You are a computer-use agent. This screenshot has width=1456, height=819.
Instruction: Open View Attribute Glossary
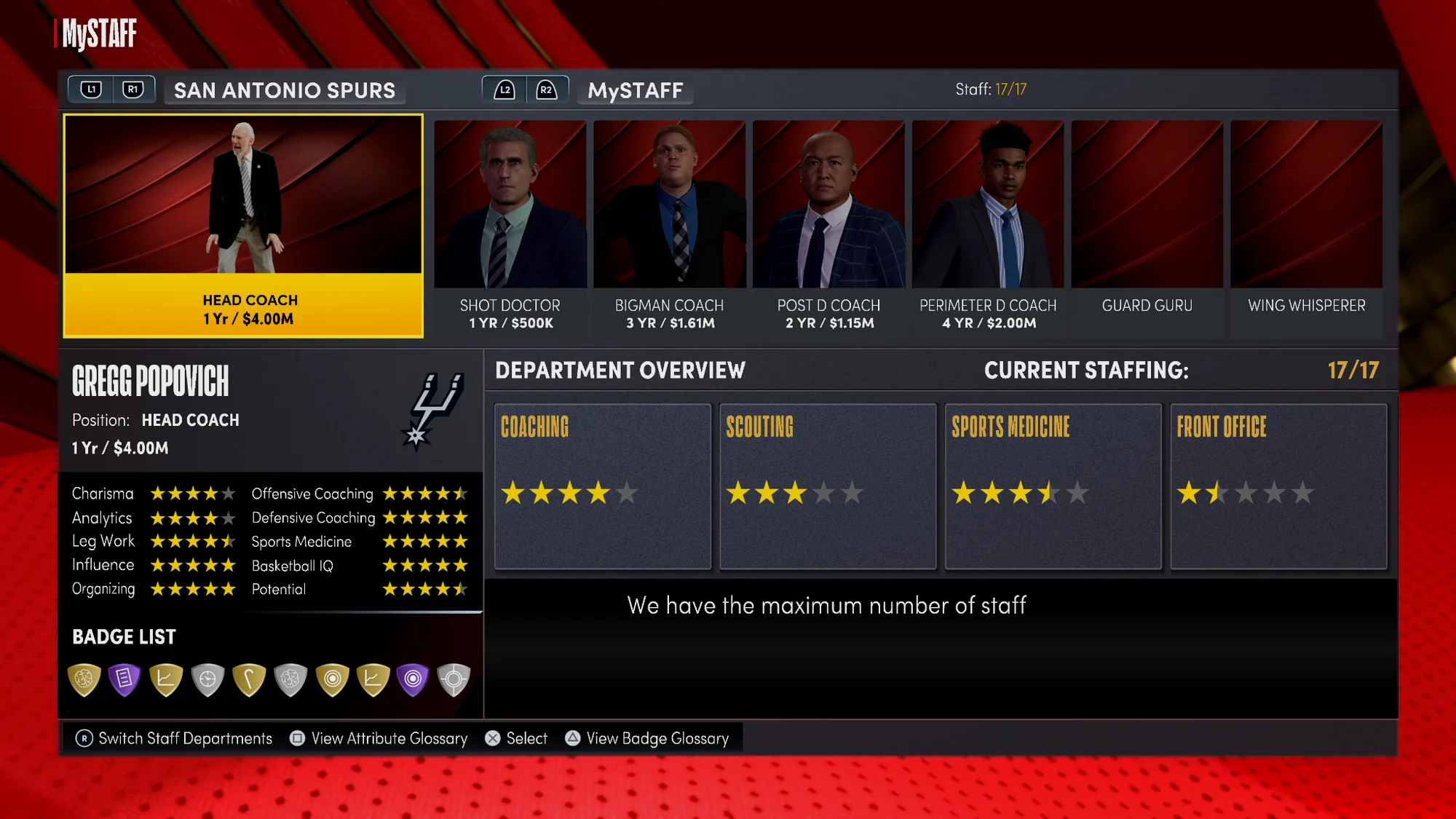387,738
